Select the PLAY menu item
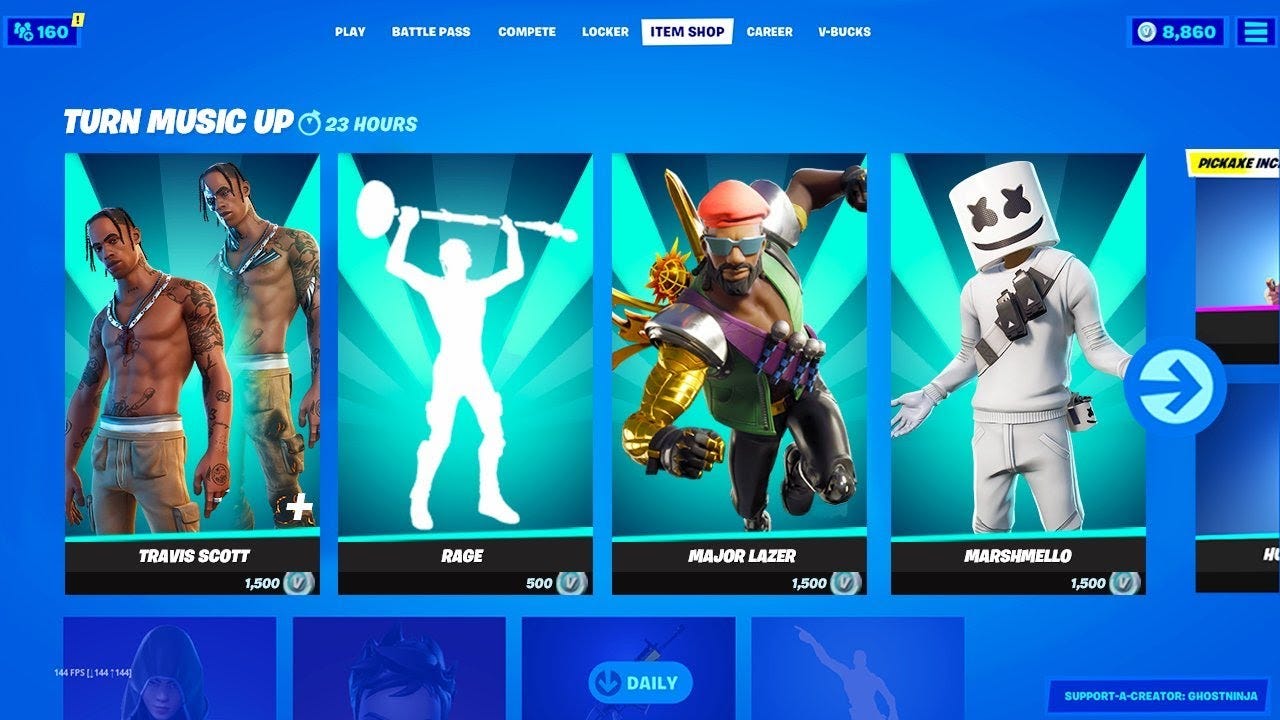The height and width of the screenshot is (720, 1280). [348, 31]
